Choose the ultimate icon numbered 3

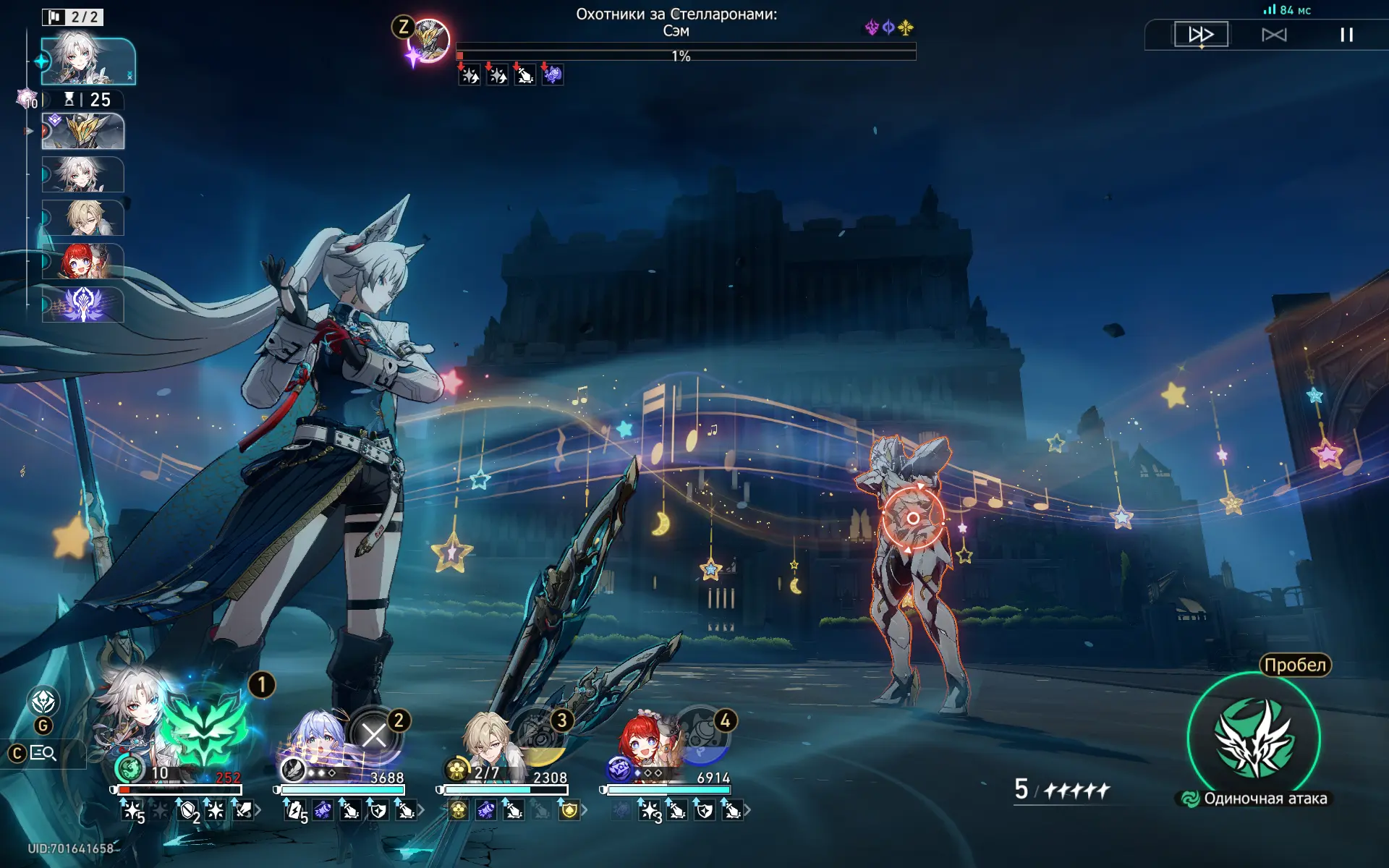(538, 738)
